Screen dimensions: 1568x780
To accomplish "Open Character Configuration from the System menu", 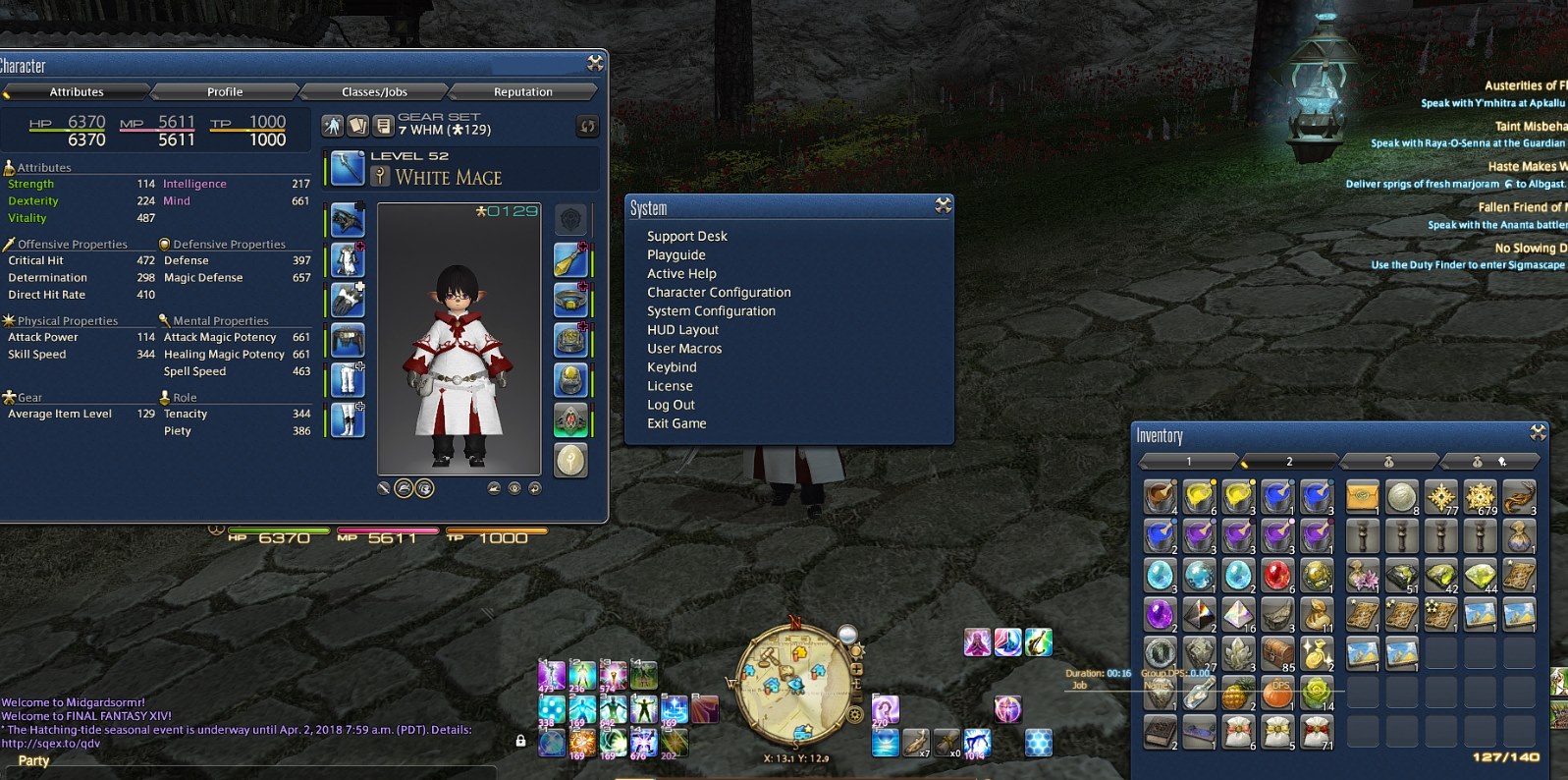I will point(718,292).
